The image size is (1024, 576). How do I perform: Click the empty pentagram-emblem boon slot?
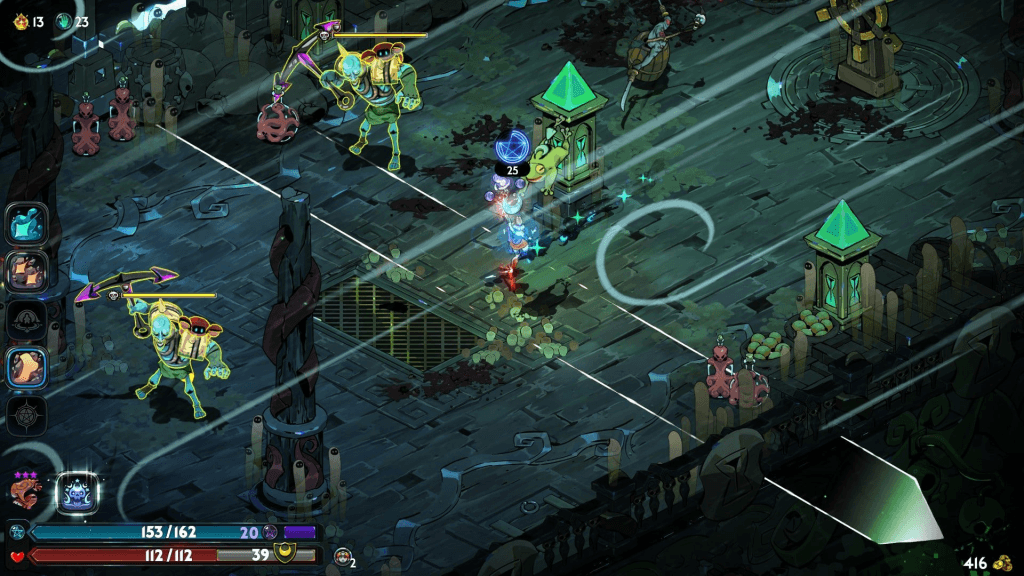25,414
